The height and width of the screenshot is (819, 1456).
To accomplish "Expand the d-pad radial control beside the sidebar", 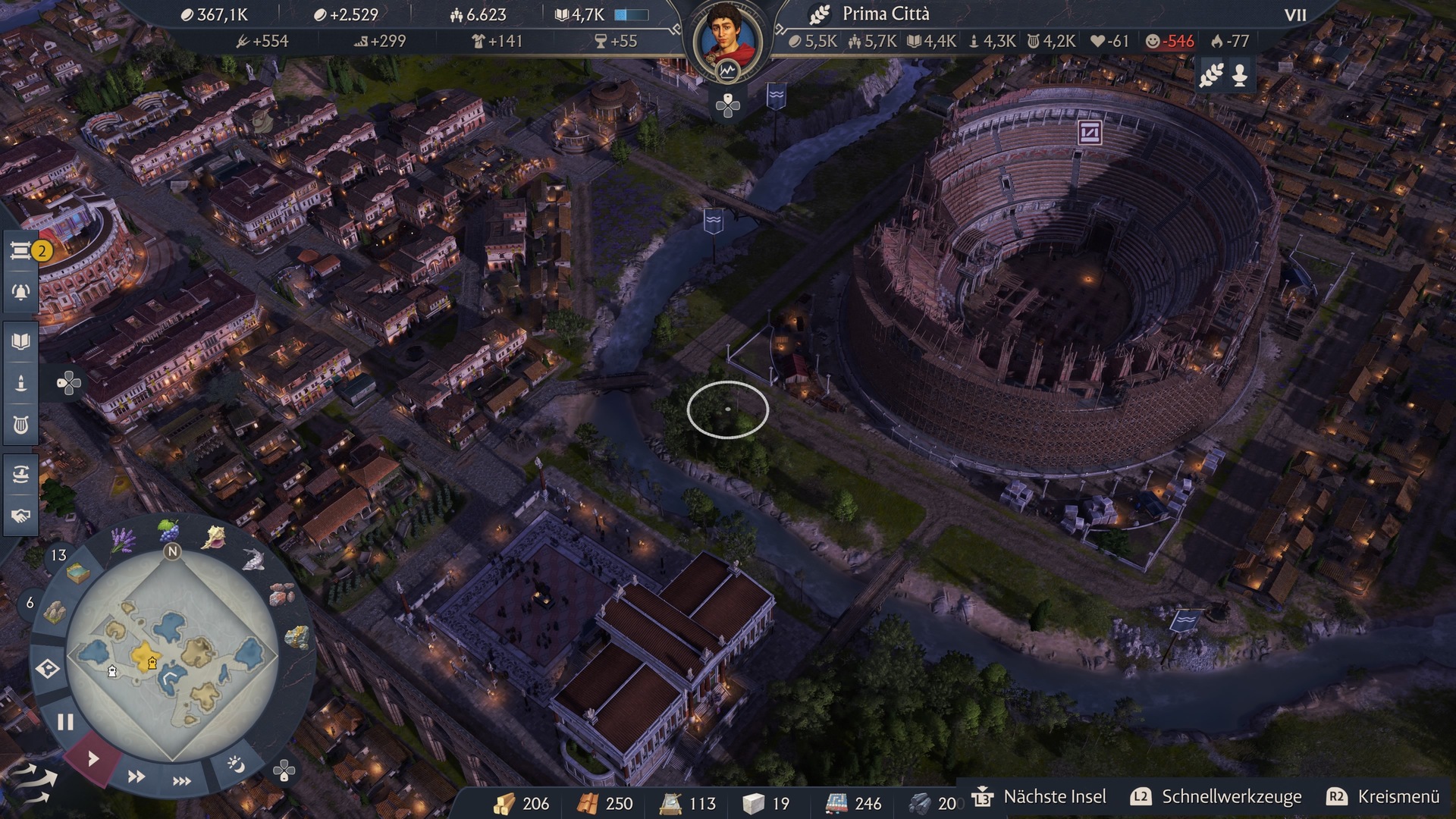I will (x=70, y=384).
